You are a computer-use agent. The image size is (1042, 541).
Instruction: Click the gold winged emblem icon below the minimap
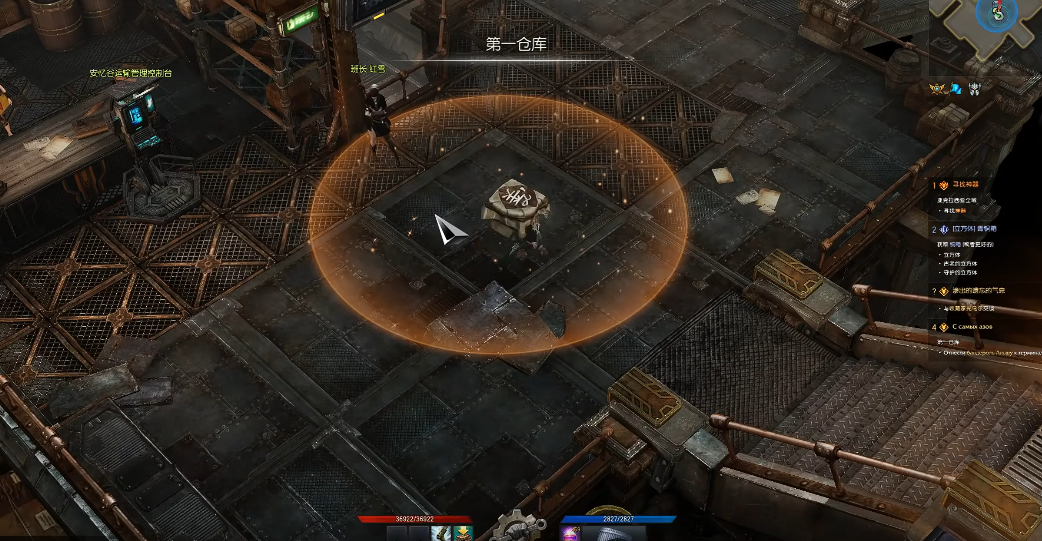pos(939,88)
